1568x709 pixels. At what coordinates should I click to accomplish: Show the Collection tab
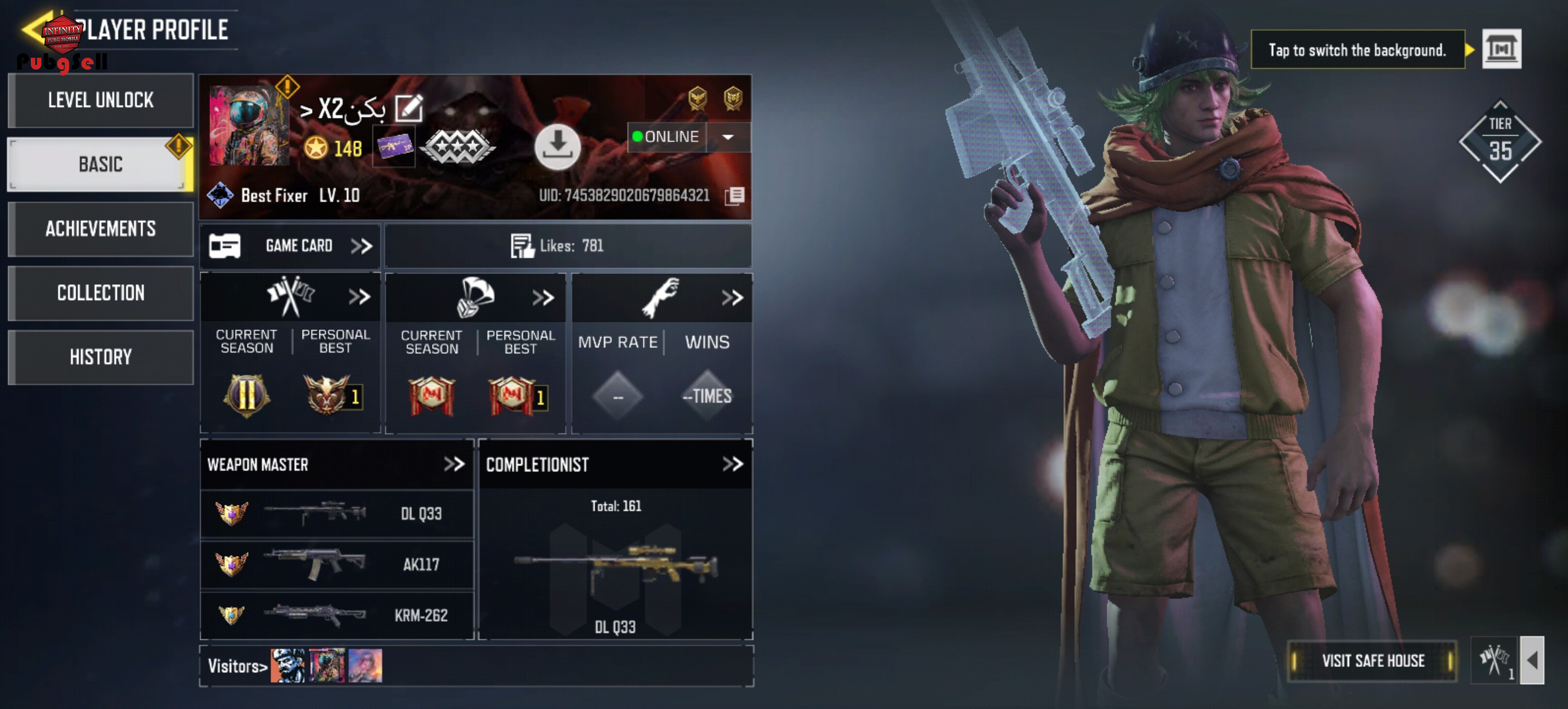[101, 293]
